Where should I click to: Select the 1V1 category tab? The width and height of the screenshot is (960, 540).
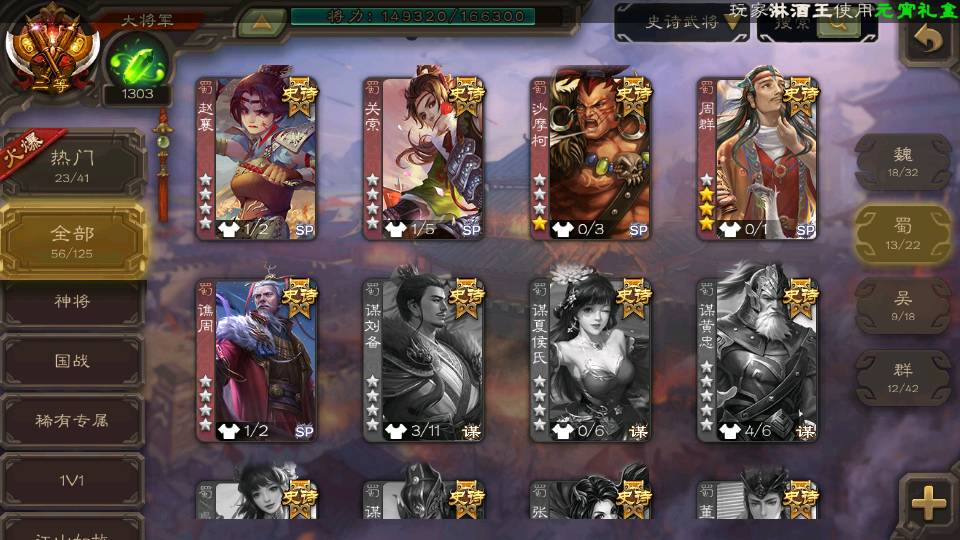pos(72,481)
